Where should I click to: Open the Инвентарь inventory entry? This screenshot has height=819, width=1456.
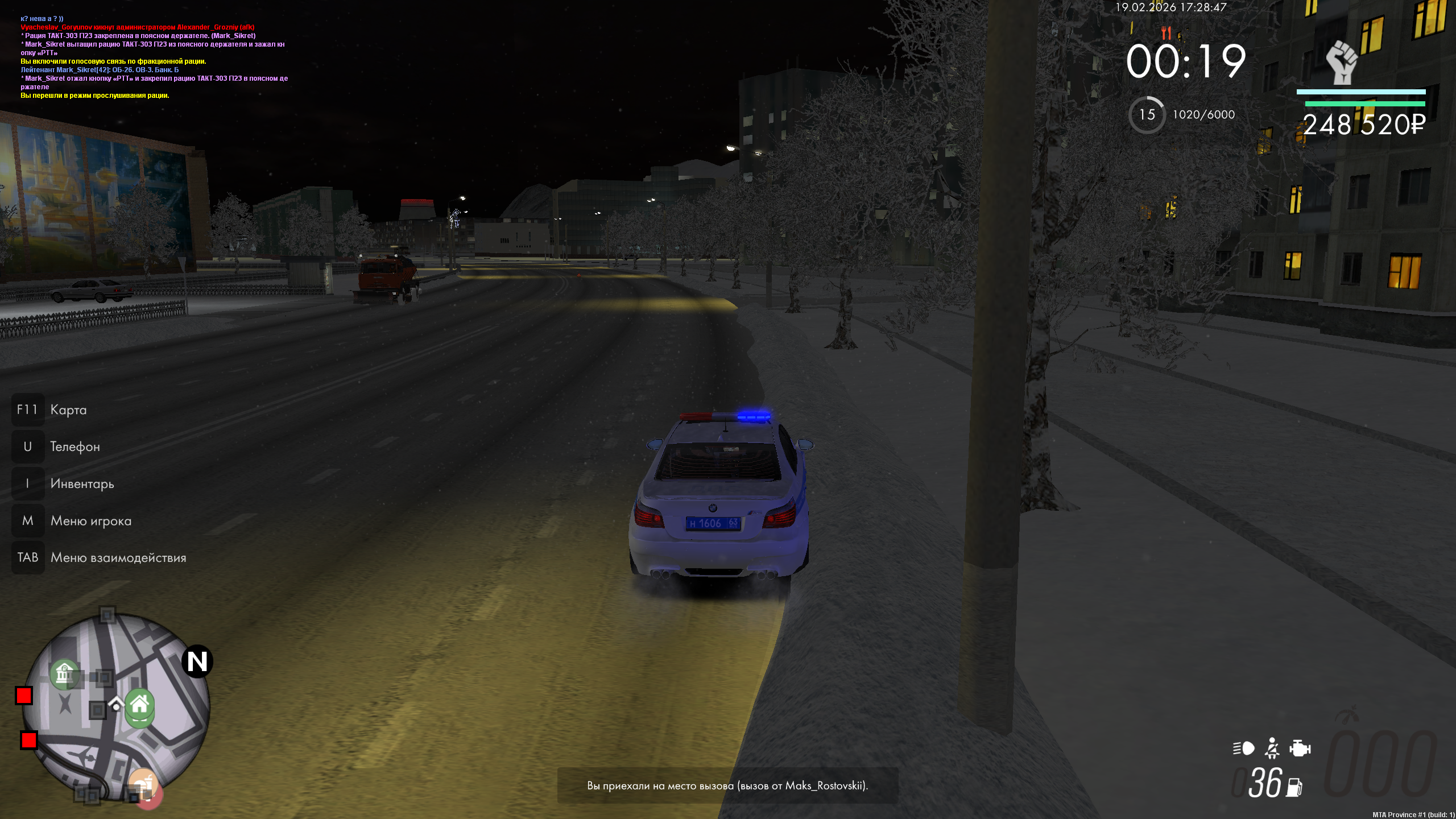pos(82,483)
